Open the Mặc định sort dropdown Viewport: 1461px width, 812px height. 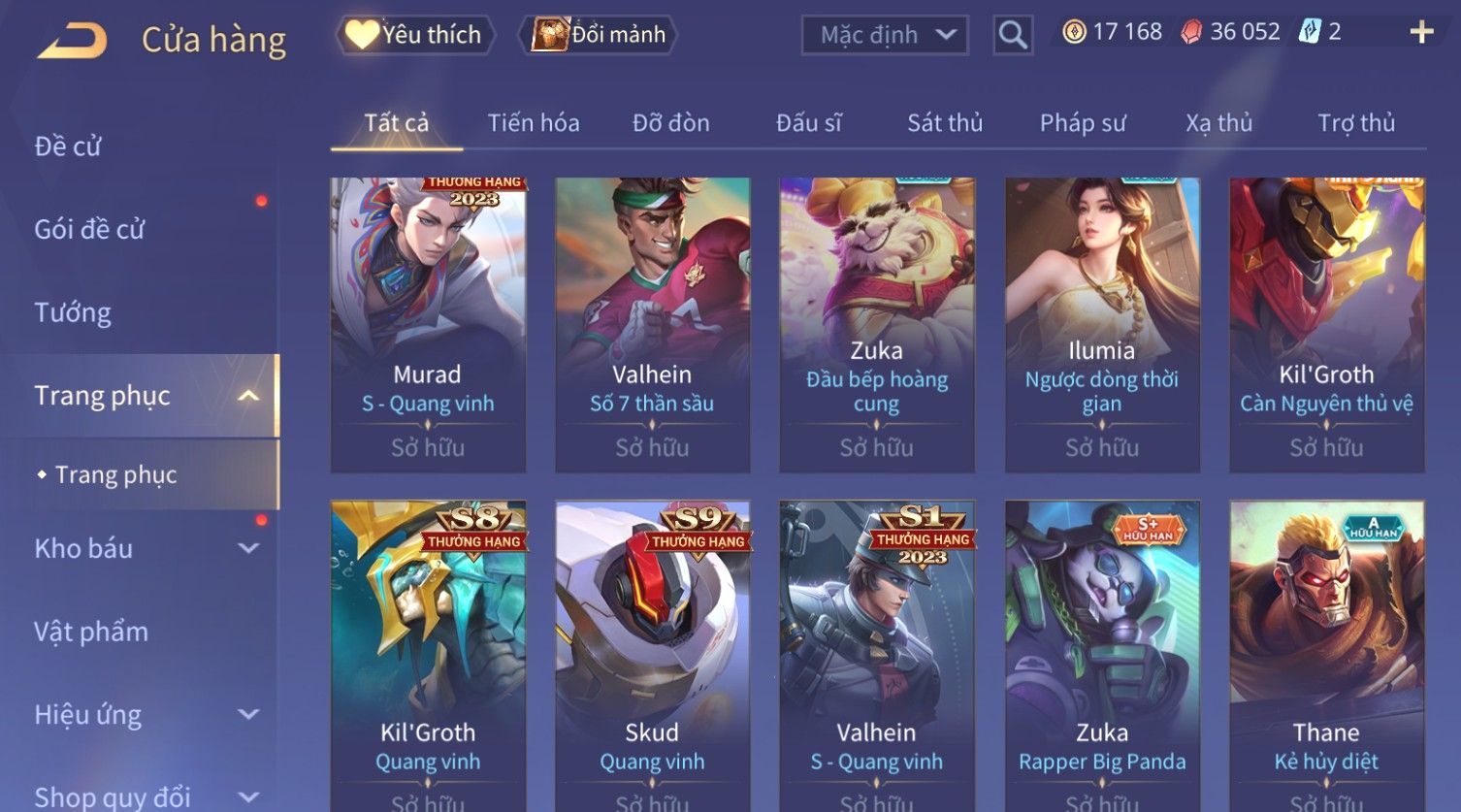click(885, 35)
